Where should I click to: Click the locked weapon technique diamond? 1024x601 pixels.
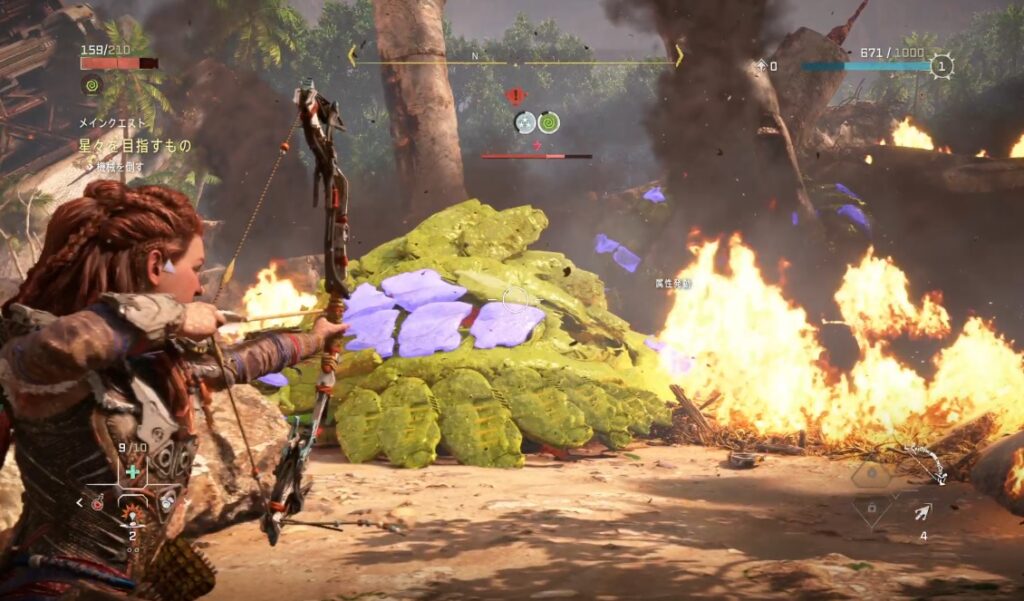click(871, 509)
